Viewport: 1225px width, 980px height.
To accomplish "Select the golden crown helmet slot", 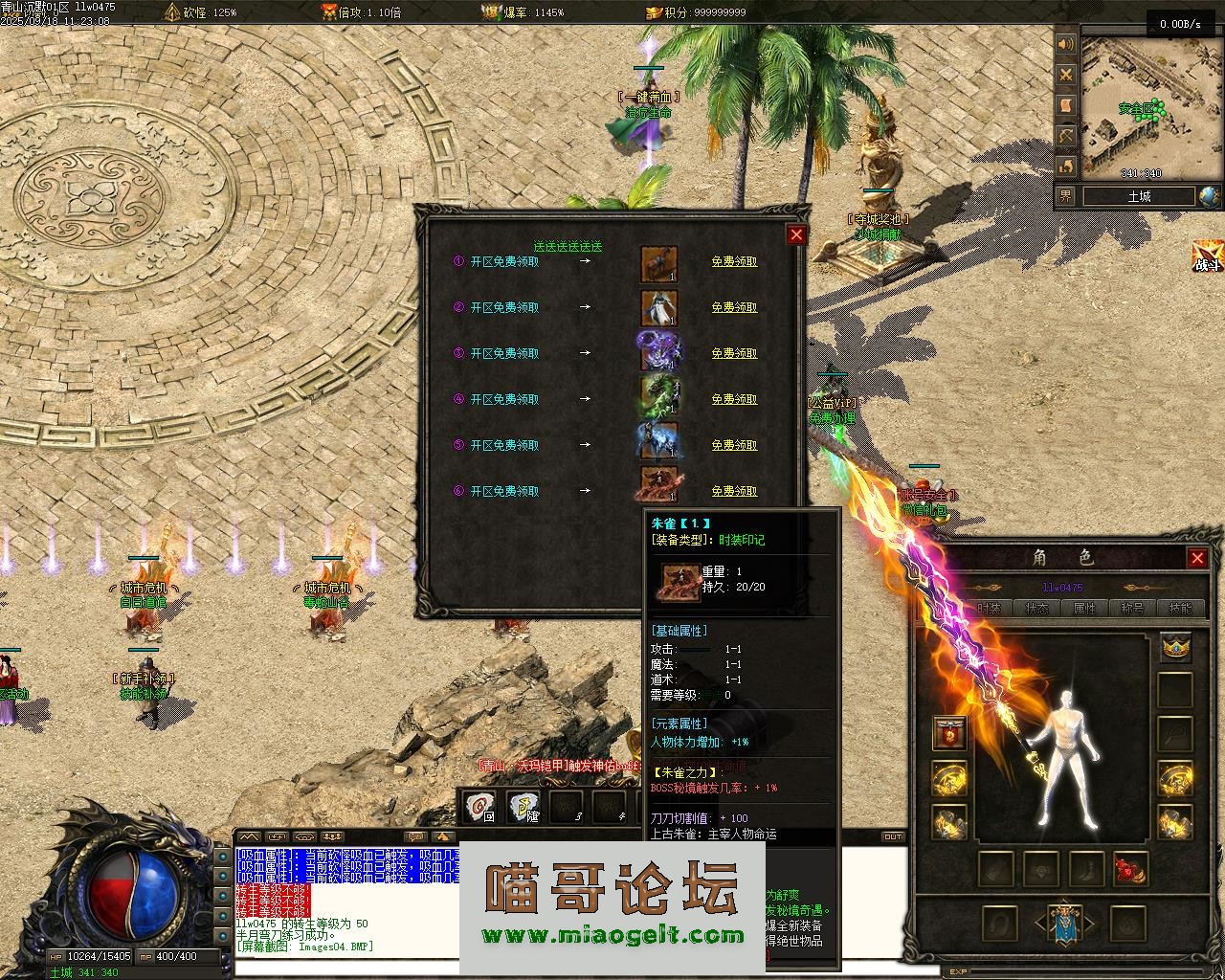I will (x=1175, y=648).
